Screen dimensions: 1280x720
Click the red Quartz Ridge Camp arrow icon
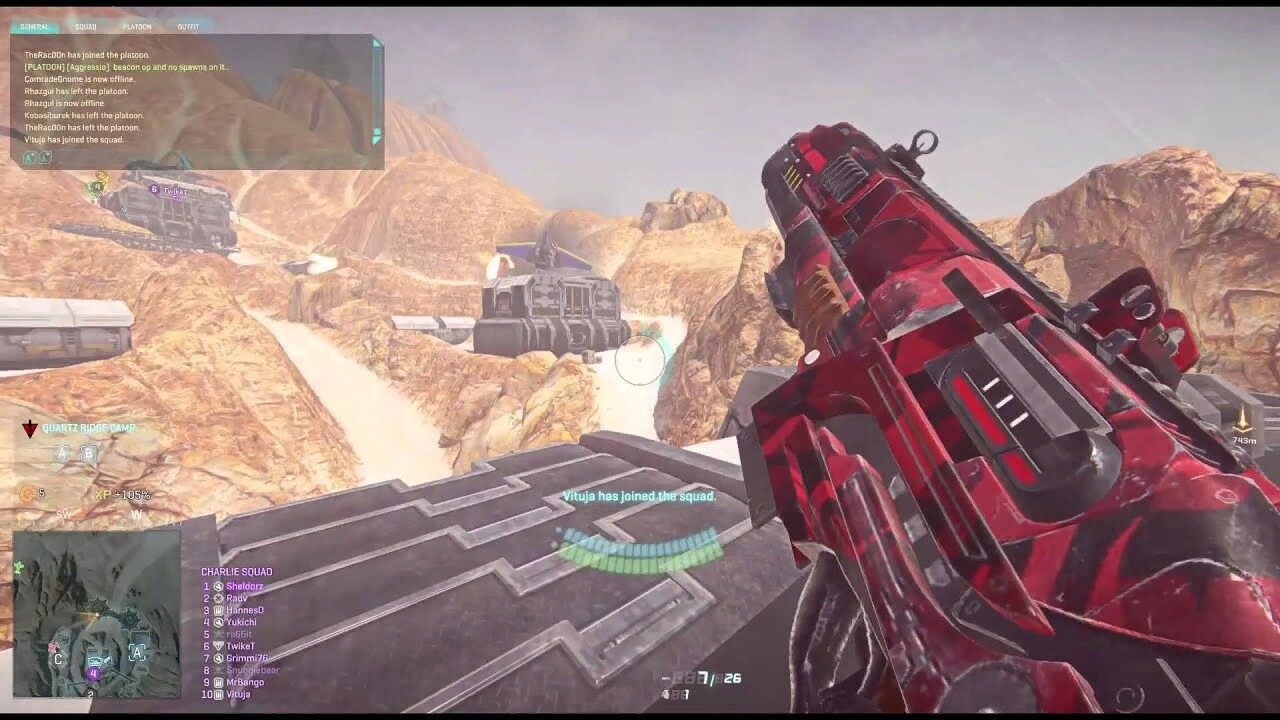tap(30, 428)
